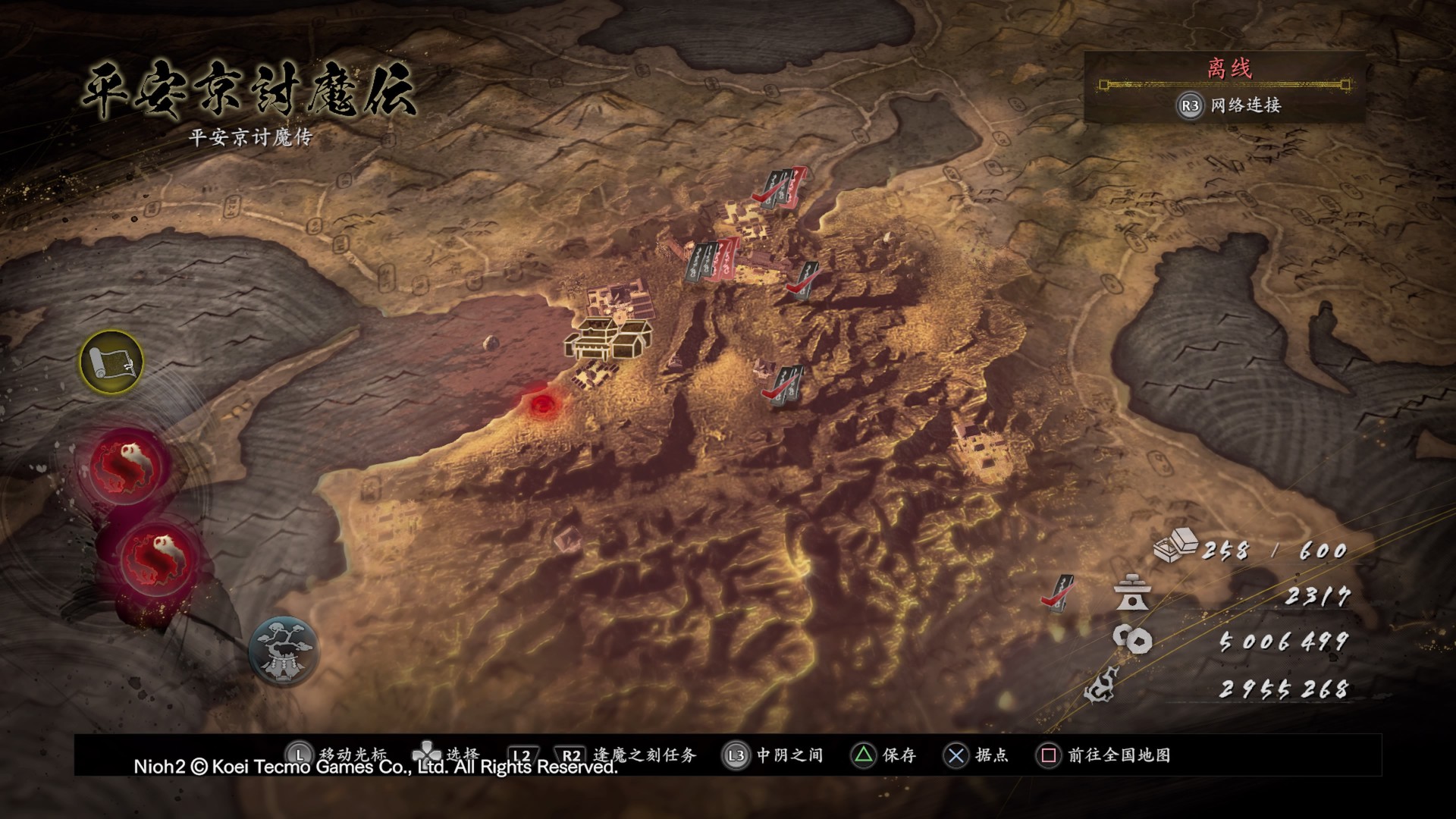This screenshot has width=1456, height=819.
Task: Open the yellow scroll icon
Action: click(x=111, y=362)
